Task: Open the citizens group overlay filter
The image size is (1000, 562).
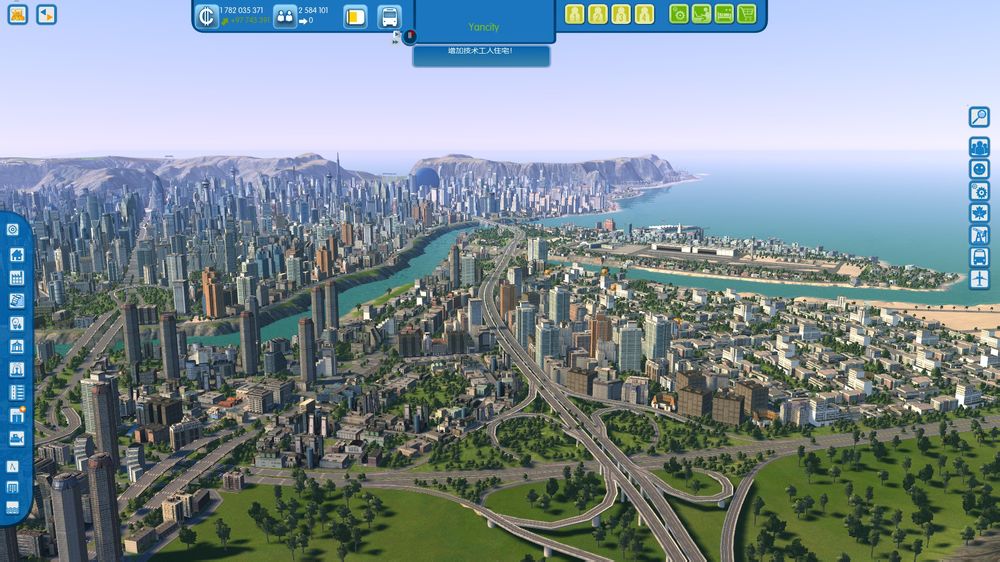Action: coord(979,147)
